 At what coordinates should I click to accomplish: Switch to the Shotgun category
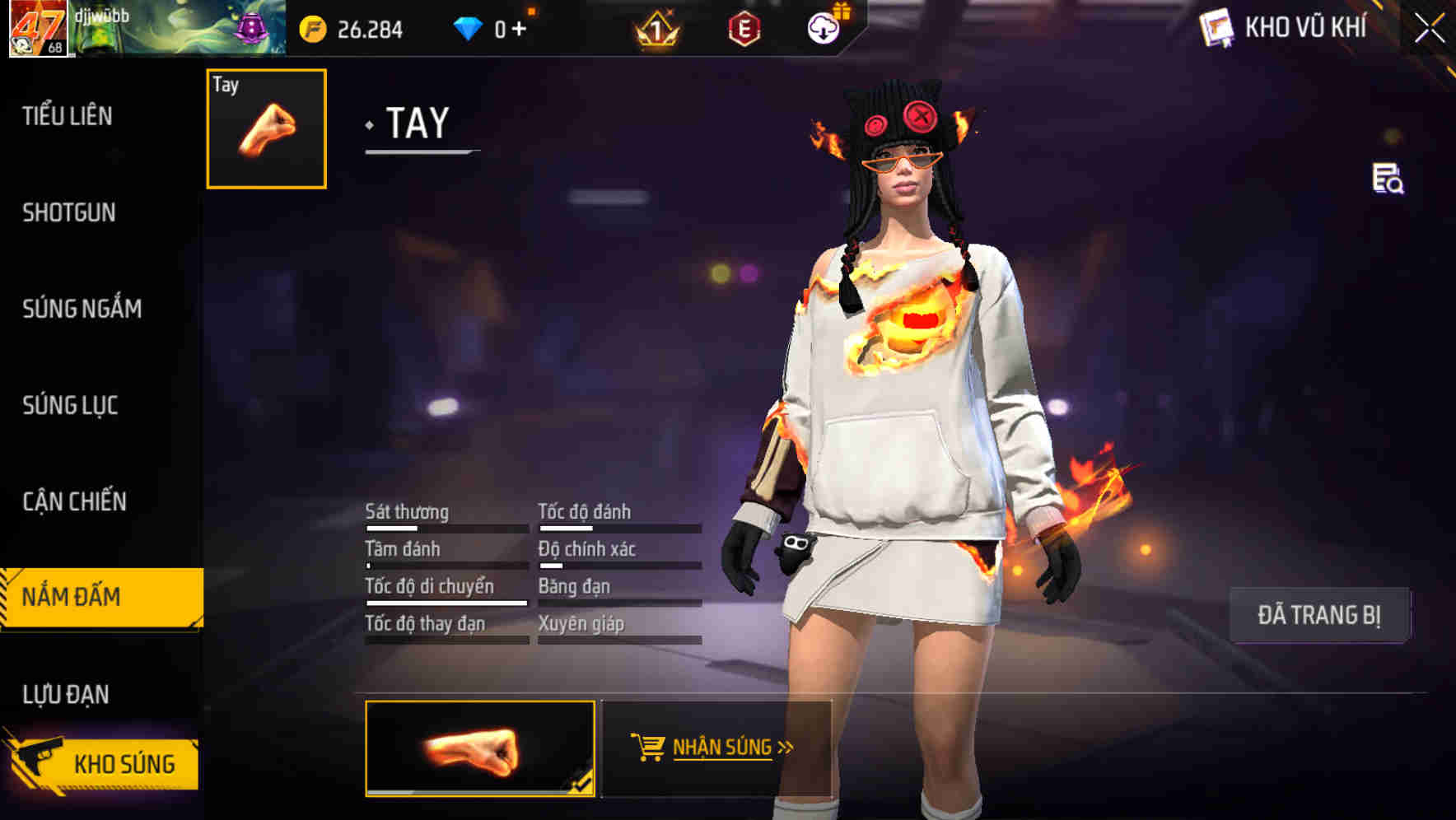(68, 212)
